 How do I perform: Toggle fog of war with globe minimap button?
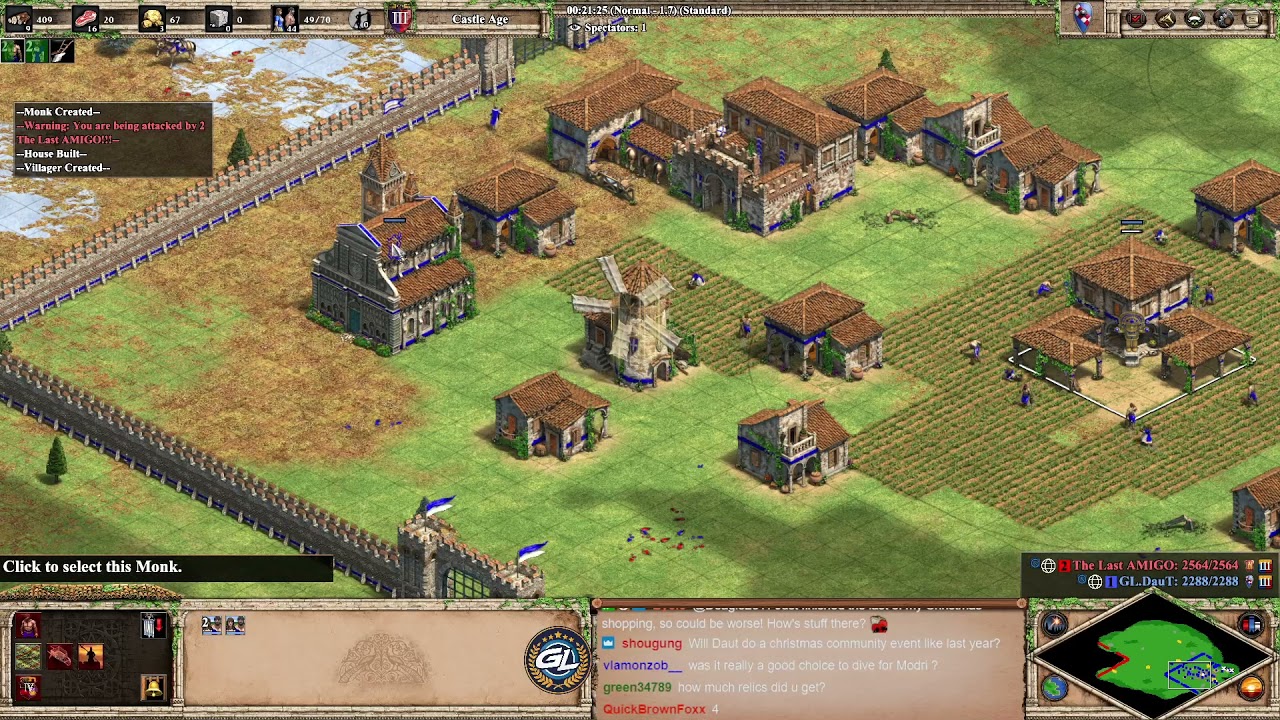click(x=1053, y=687)
